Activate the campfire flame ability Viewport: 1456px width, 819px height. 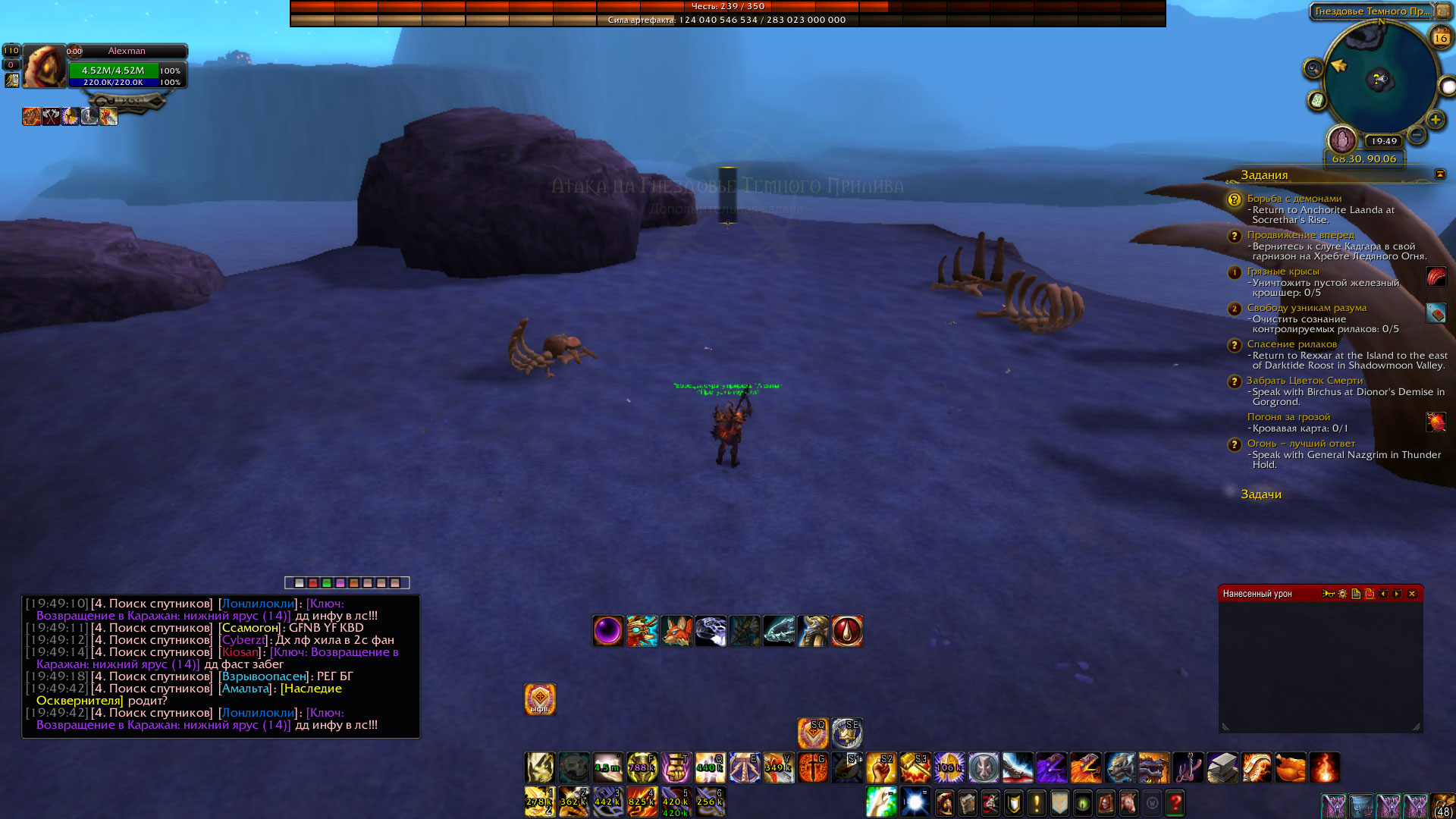(x=1325, y=767)
